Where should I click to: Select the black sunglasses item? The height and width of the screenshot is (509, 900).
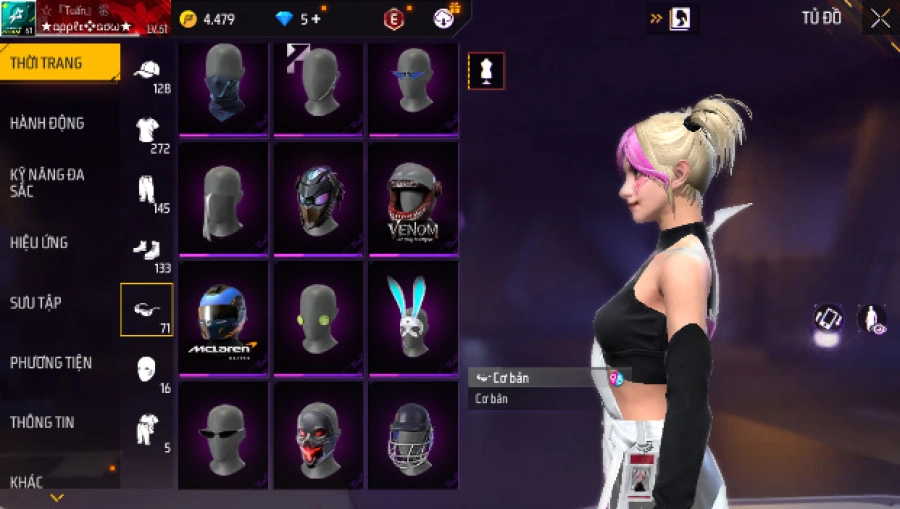coord(222,436)
